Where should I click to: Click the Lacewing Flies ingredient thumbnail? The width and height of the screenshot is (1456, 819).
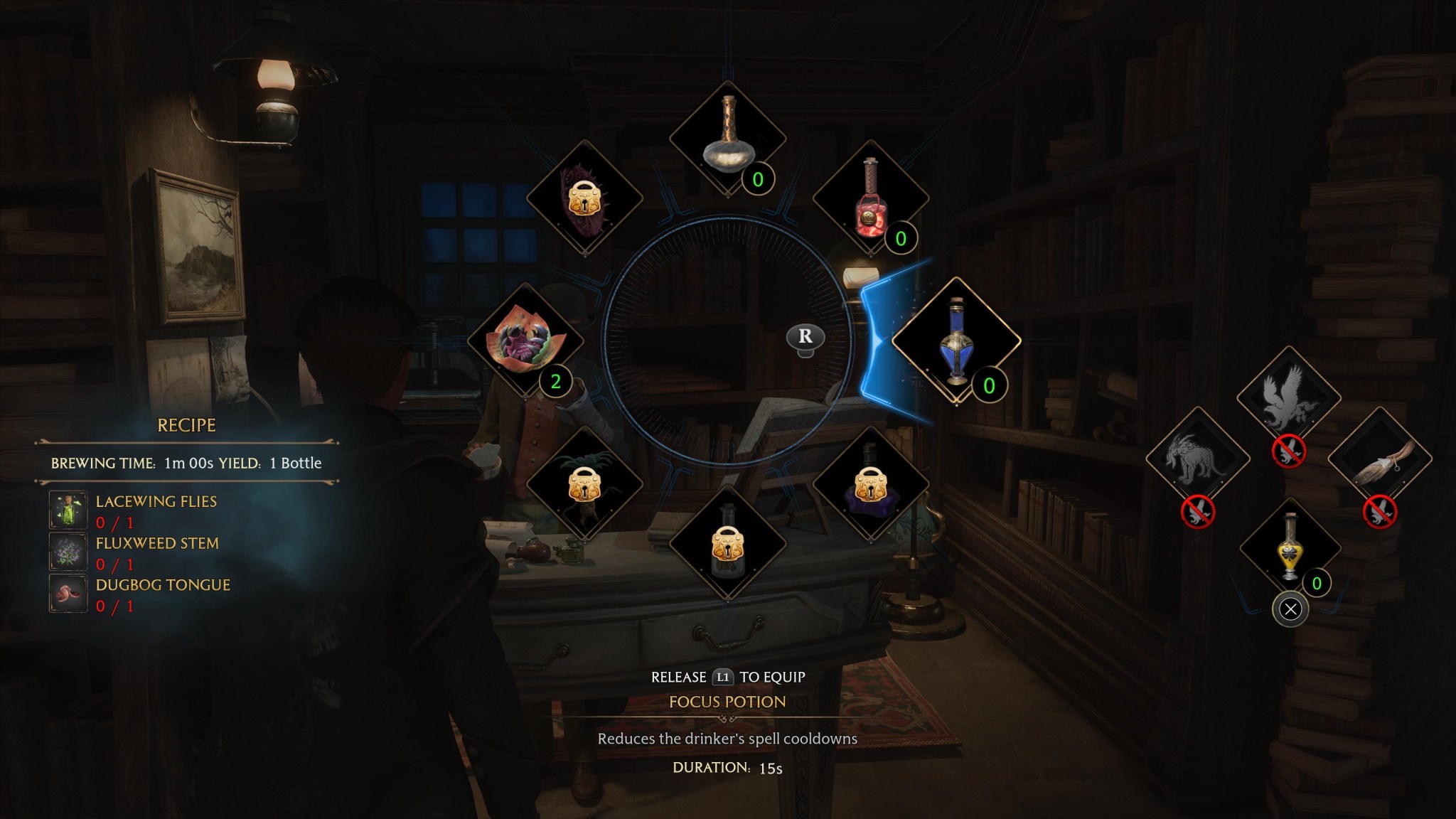[x=68, y=509]
